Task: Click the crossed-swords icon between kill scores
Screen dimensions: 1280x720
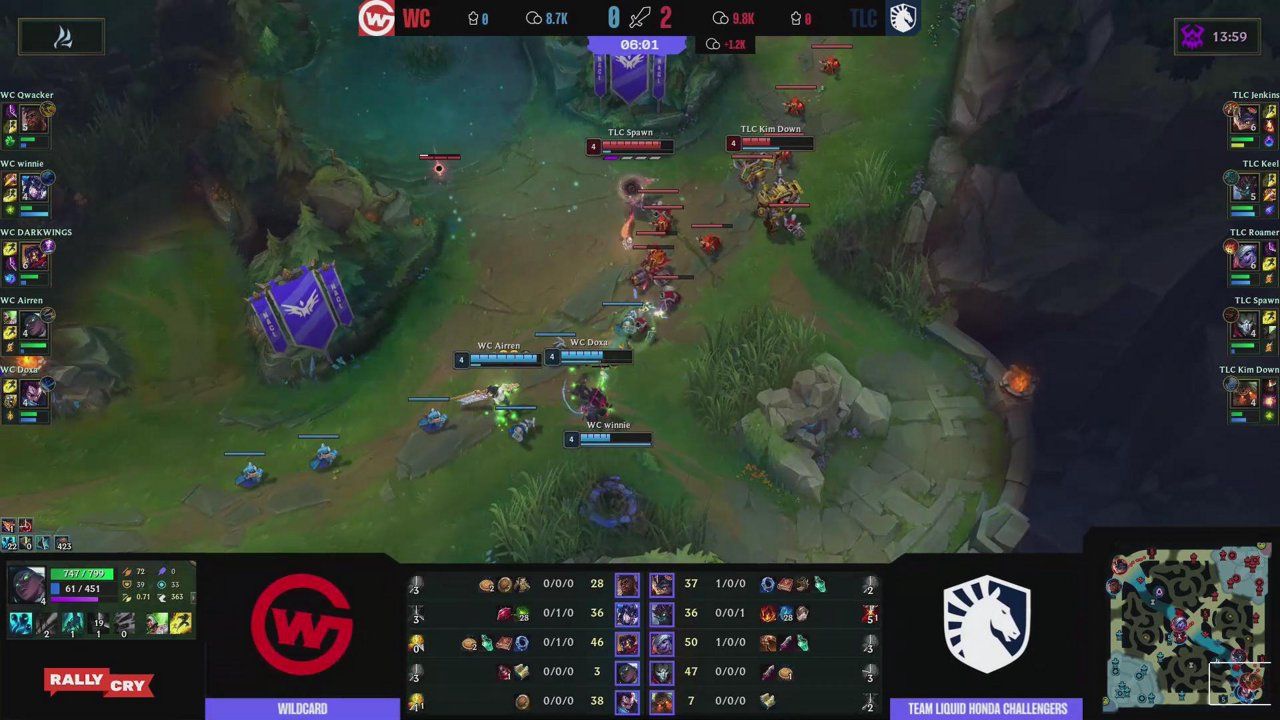Action: tap(640, 18)
